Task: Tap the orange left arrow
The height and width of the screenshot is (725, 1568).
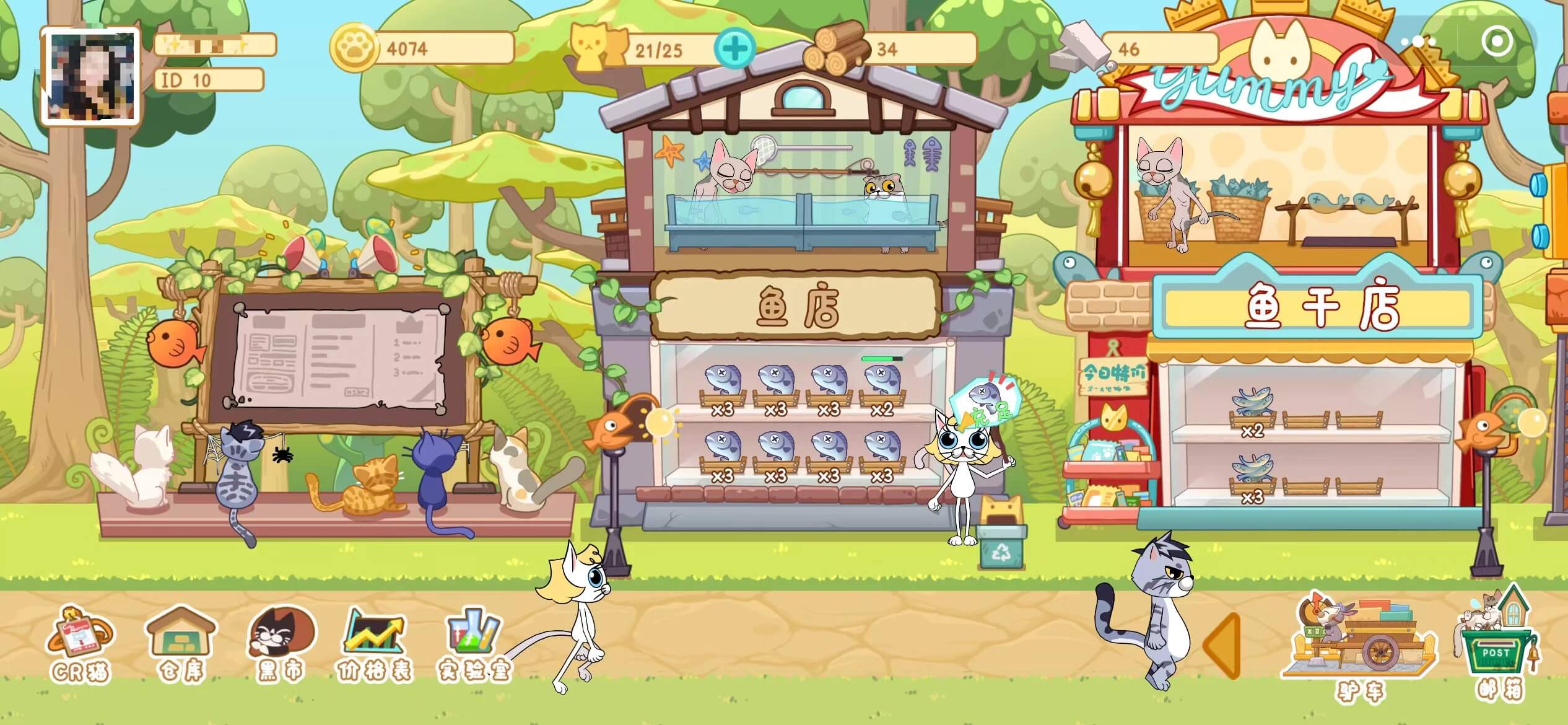Action: (x=1222, y=645)
